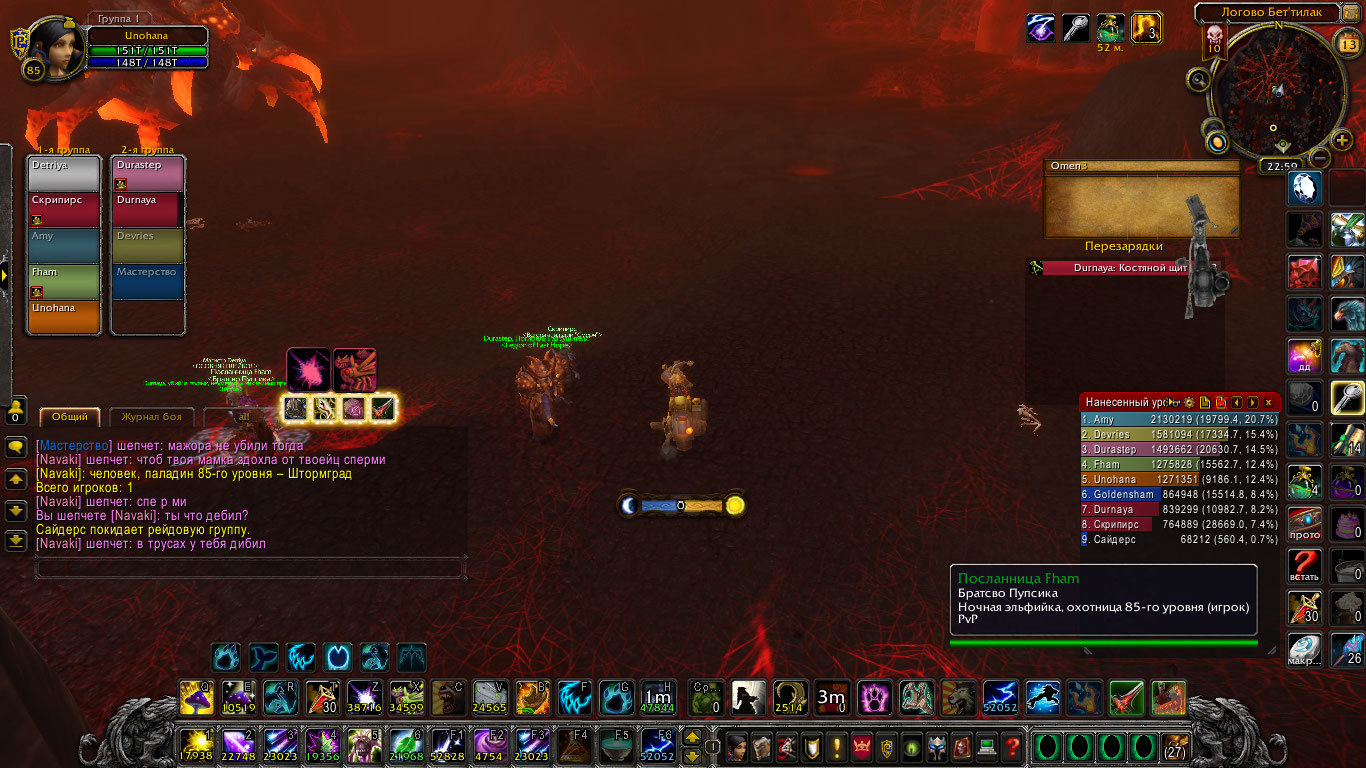This screenshot has height=768, width=1366.
Task: Zoom out the minimap with the minus button
Action: point(1320,158)
